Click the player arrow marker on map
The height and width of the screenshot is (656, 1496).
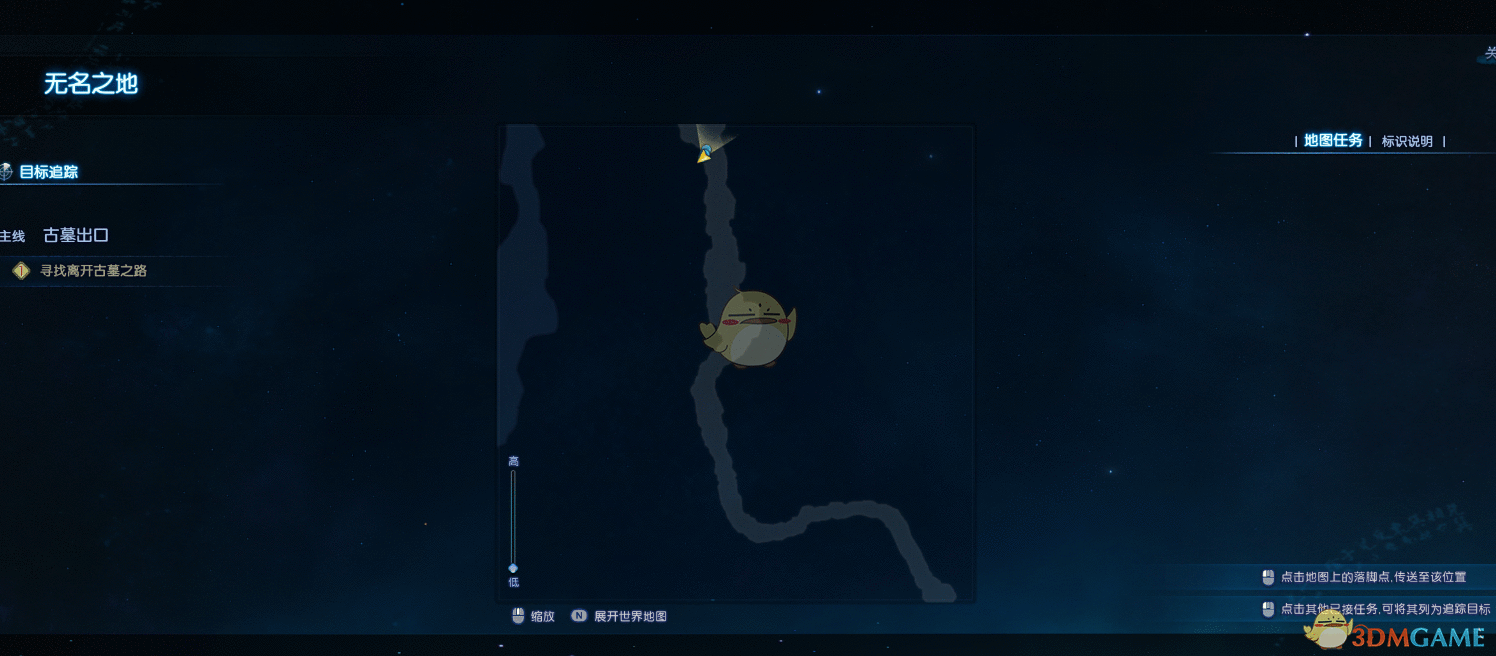705,153
